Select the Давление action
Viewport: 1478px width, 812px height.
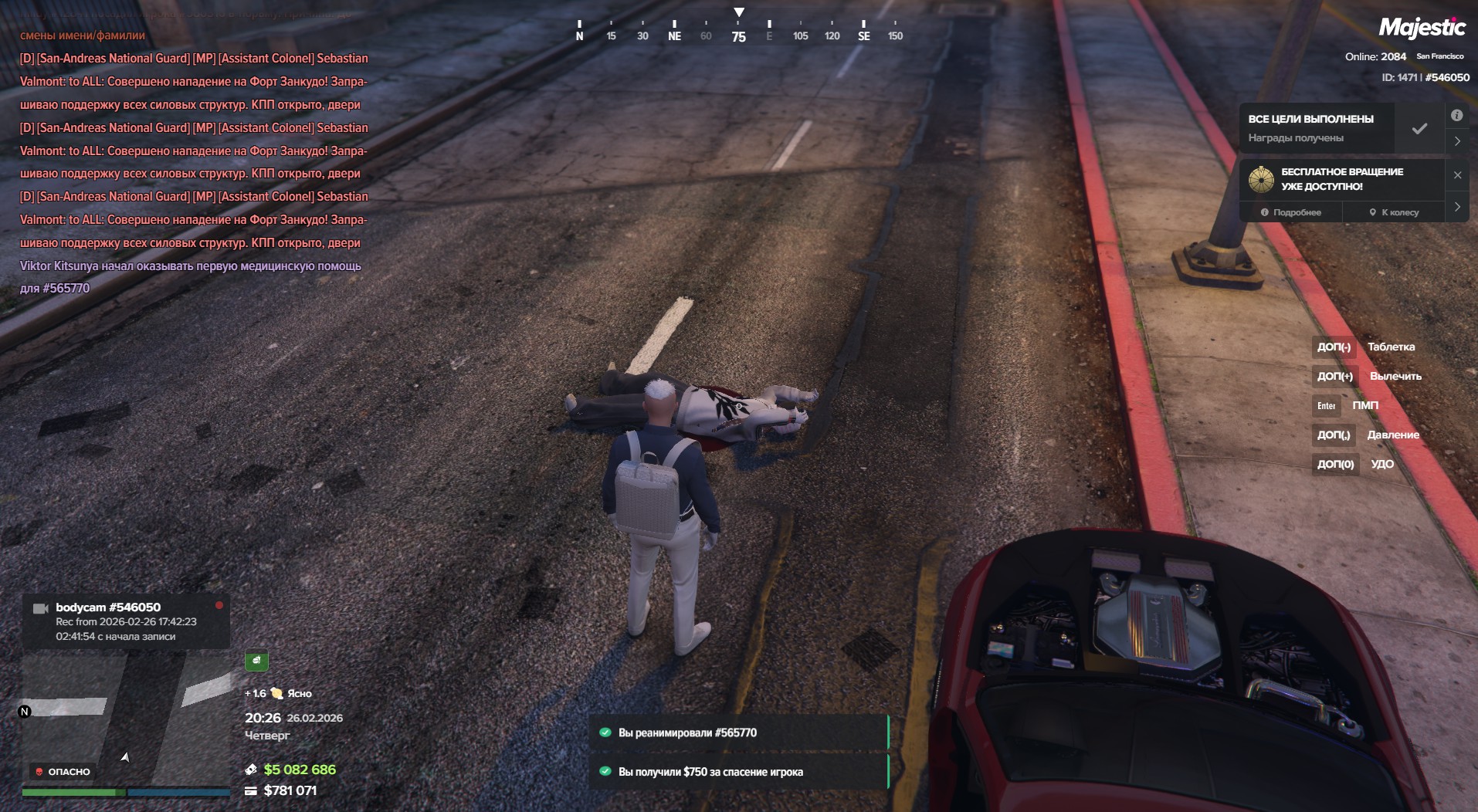pyautogui.click(x=1393, y=435)
